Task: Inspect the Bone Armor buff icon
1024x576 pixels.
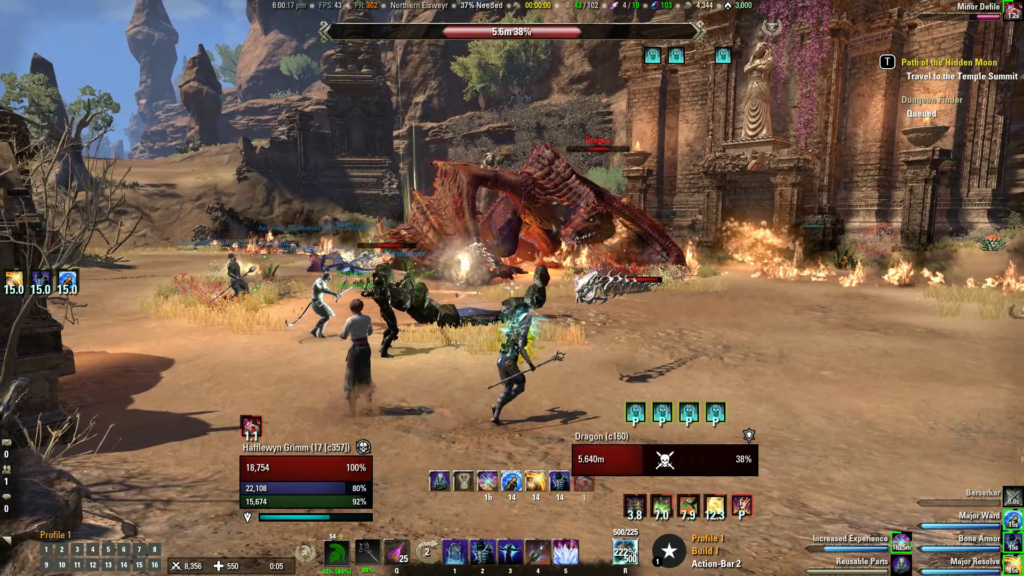Action: [1013, 543]
